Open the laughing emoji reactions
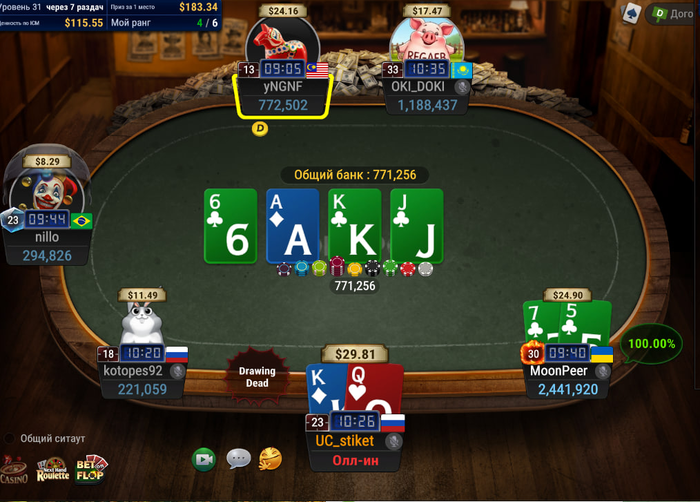Image resolution: width=700 pixels, height=502 pixels. coord(270,458)
